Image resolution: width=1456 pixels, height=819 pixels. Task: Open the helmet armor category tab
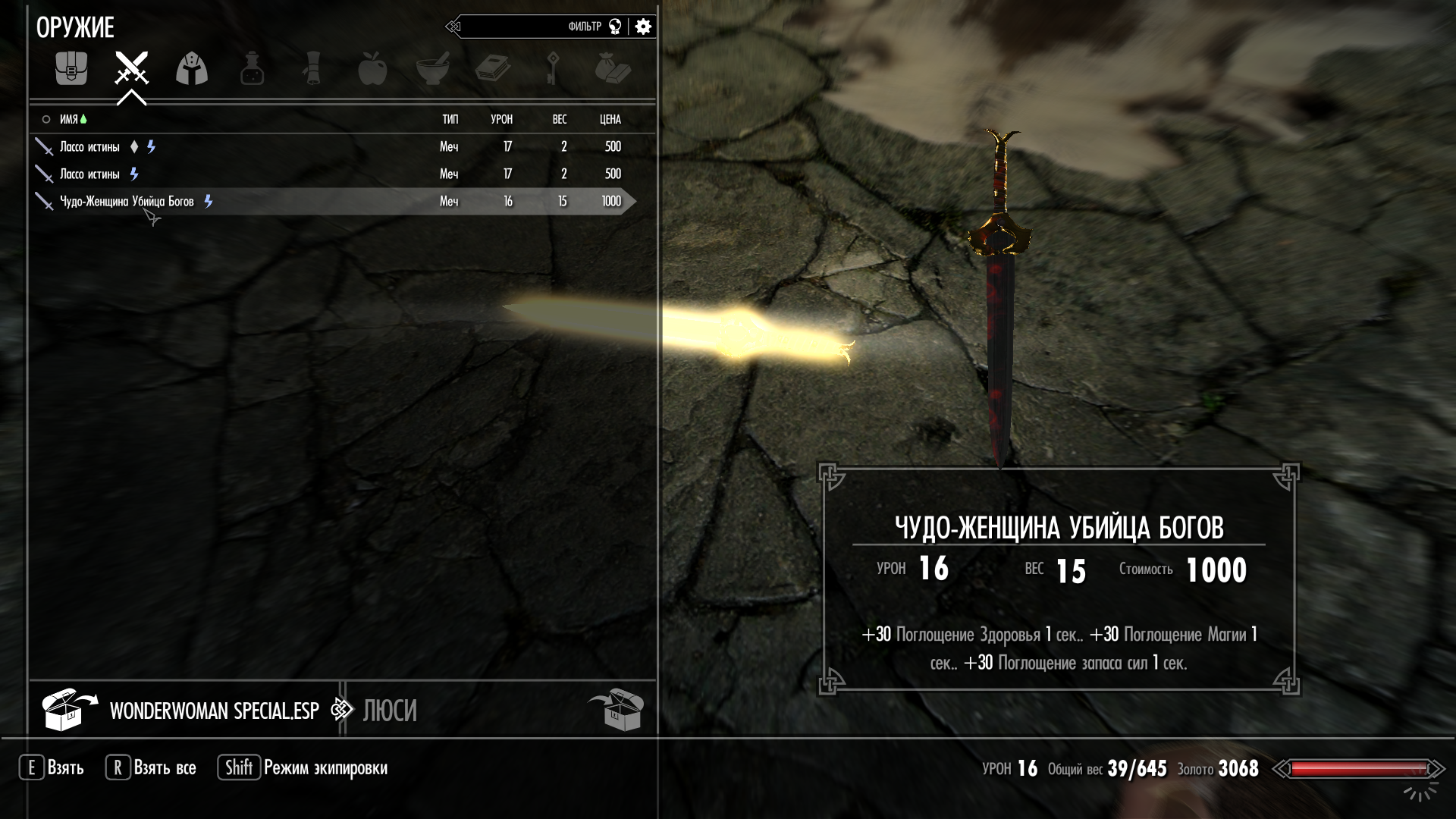(x=192, y=69)
